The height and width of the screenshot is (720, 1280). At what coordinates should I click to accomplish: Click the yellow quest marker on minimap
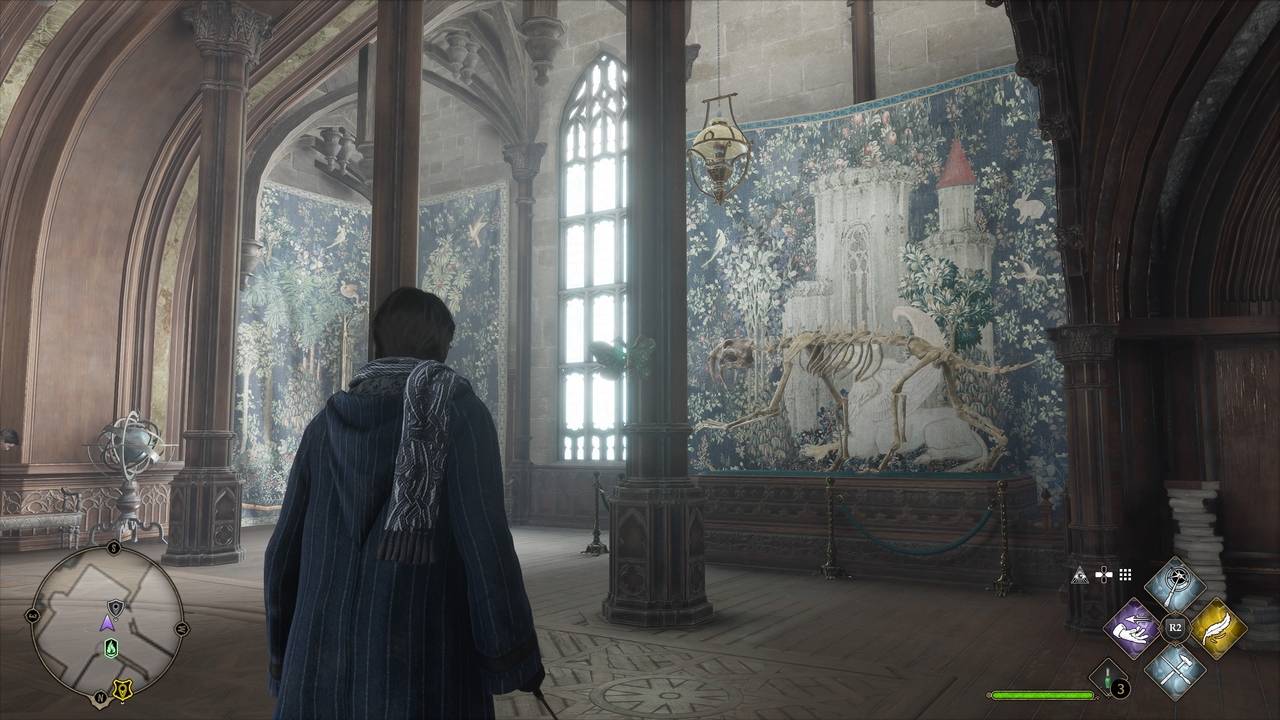tap(124, 689)
